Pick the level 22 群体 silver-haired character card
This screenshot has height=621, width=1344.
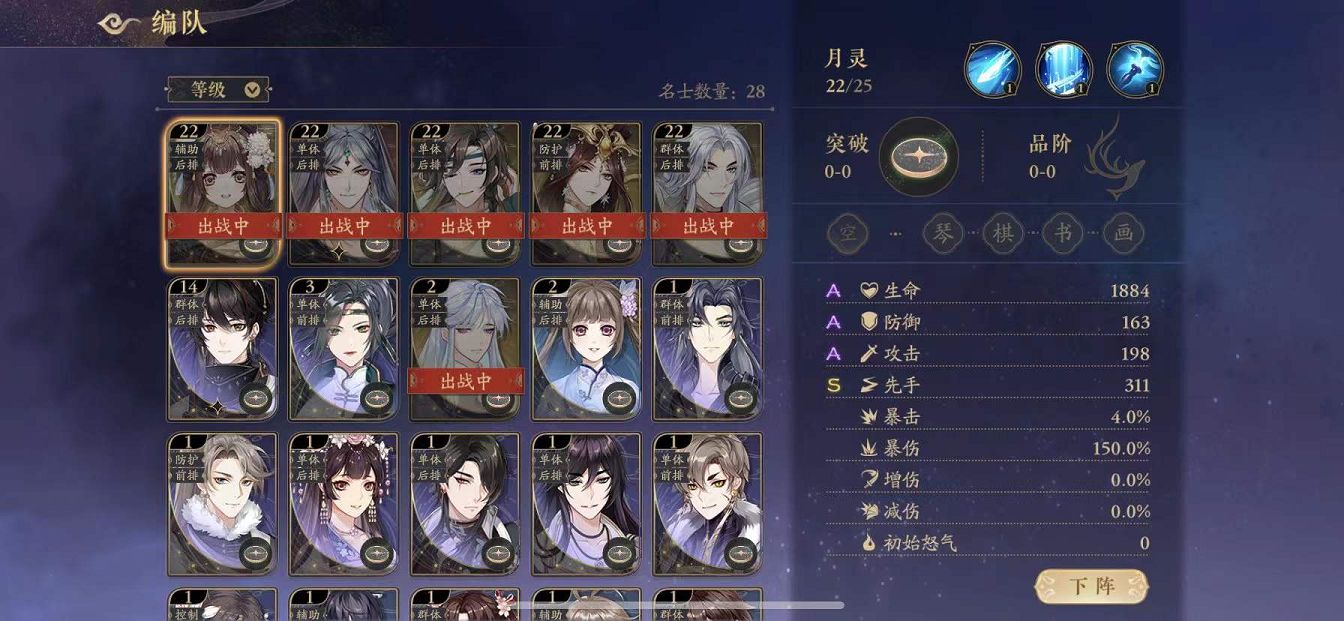pyautogui.click(x=707, y=180)
